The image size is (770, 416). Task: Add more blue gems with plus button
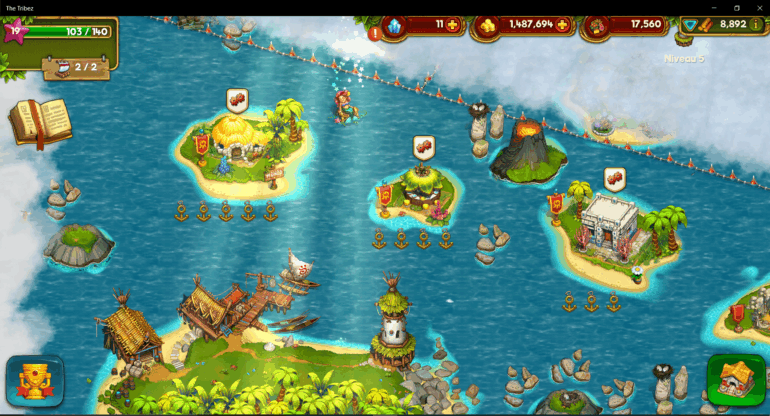(x=452, y=24)
